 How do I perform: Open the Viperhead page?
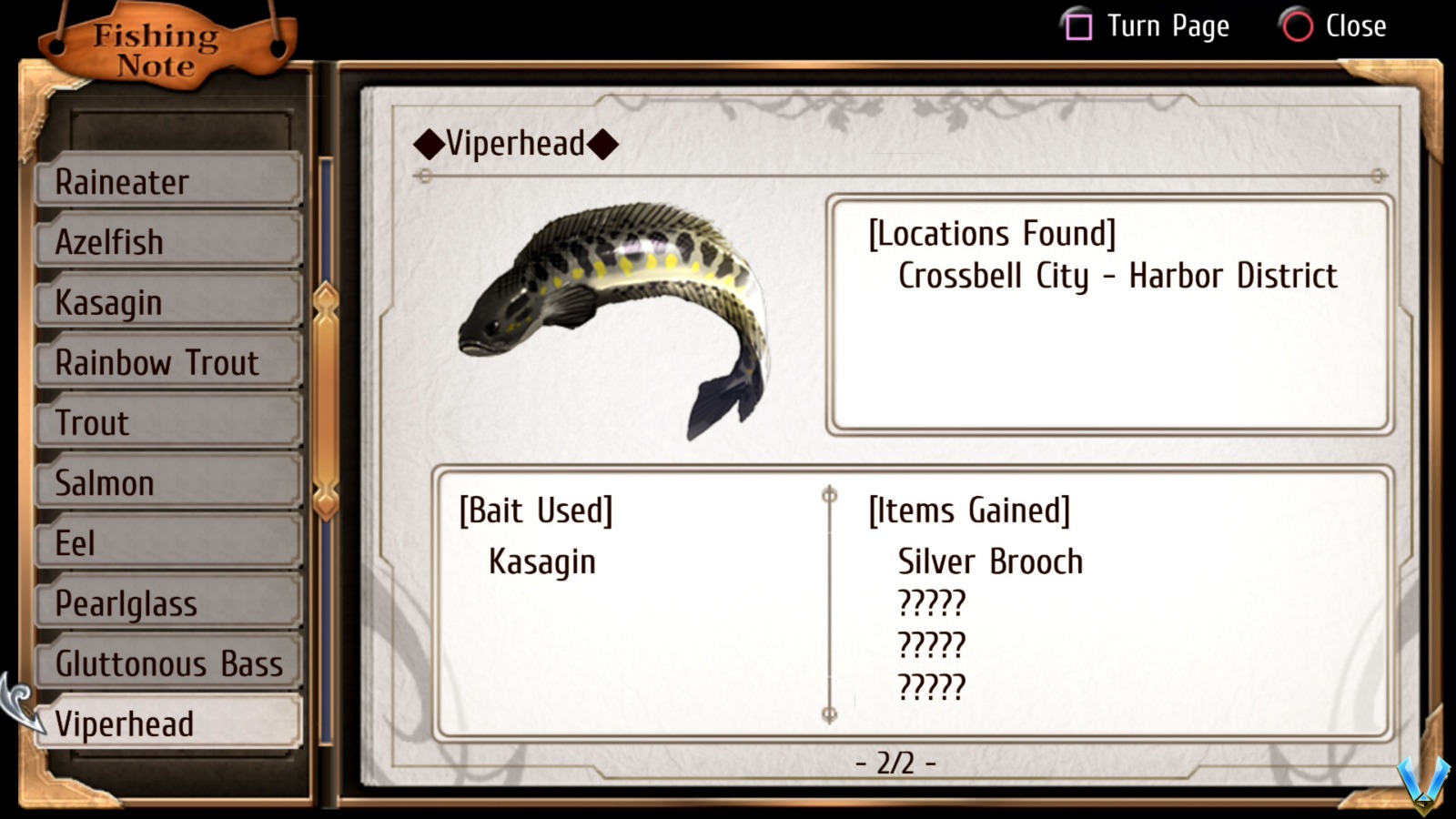pos(168,723)
